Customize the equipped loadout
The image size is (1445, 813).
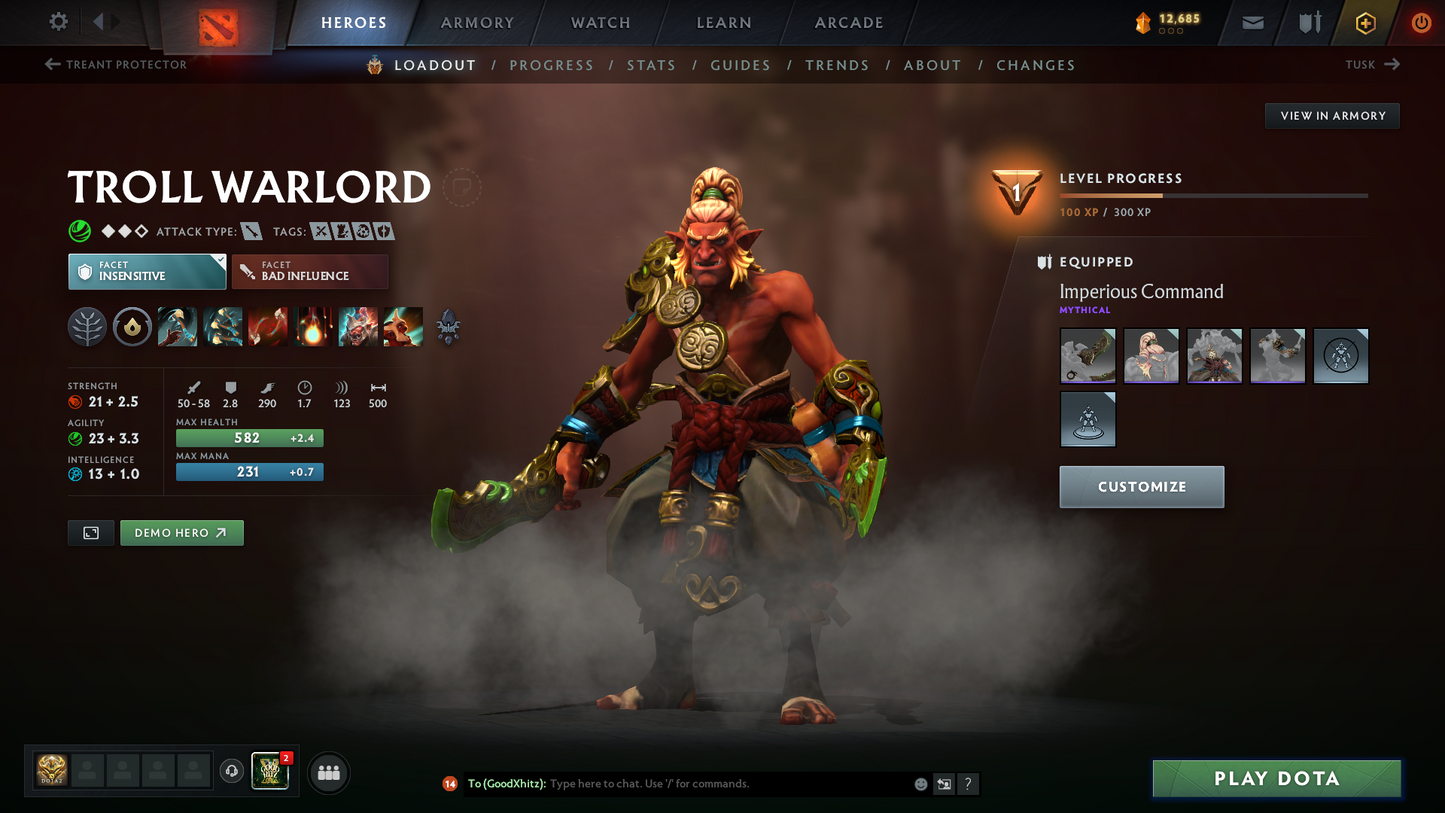coord(1141,487)
